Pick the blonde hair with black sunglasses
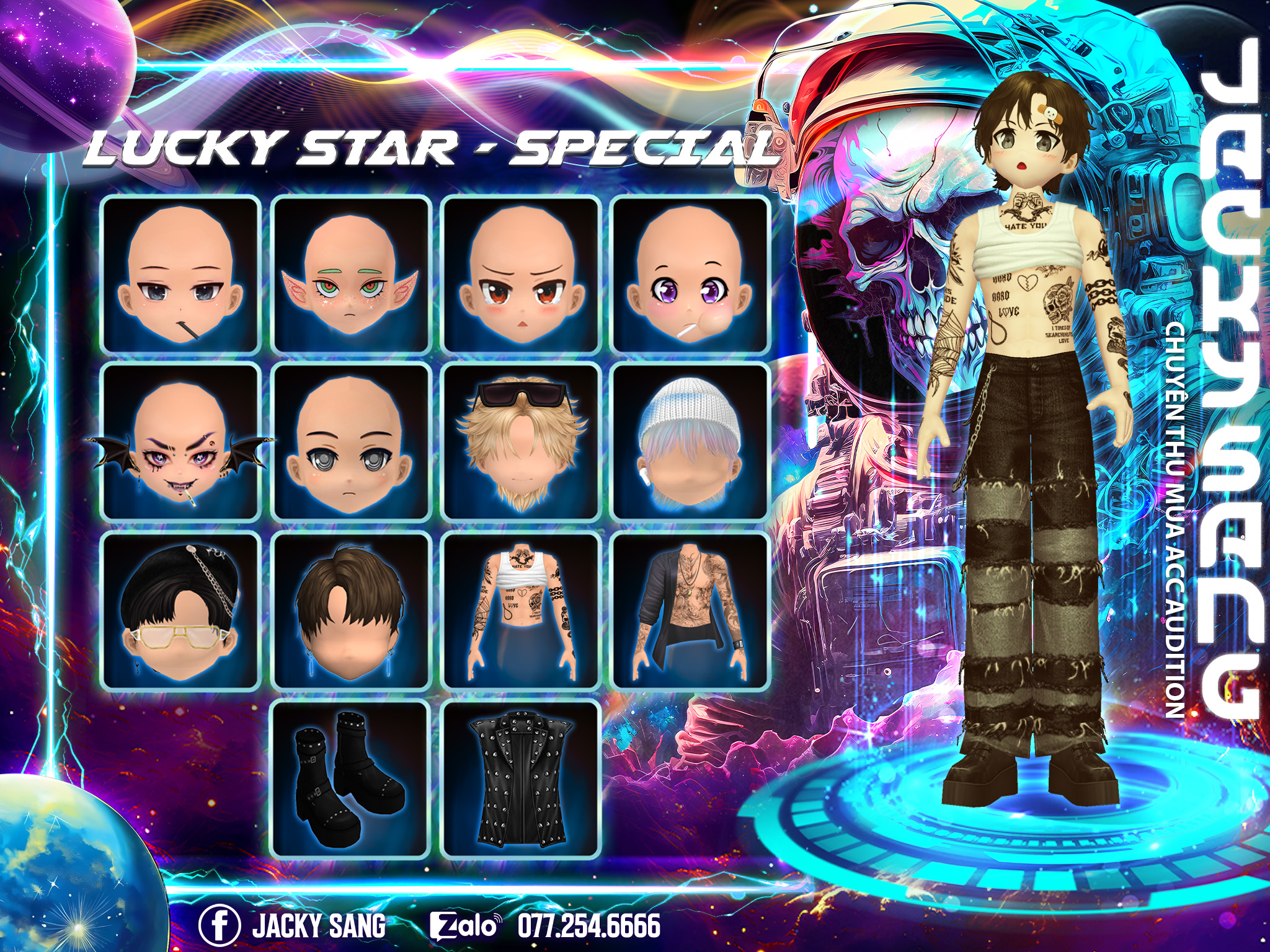Screen dimensions: 1270x952 (521, 443)
